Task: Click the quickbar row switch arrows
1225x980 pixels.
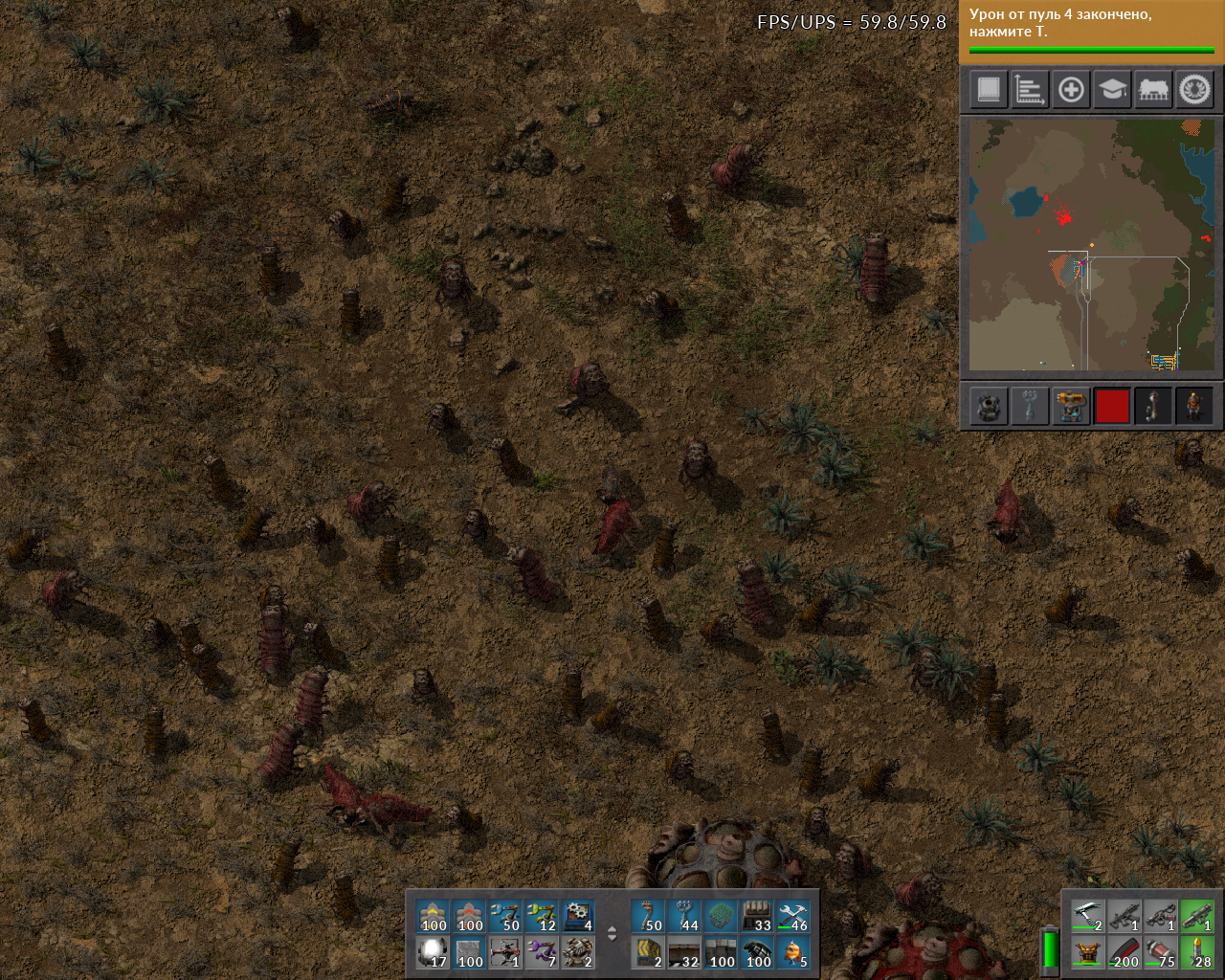Action: click(x=612, y=935)
